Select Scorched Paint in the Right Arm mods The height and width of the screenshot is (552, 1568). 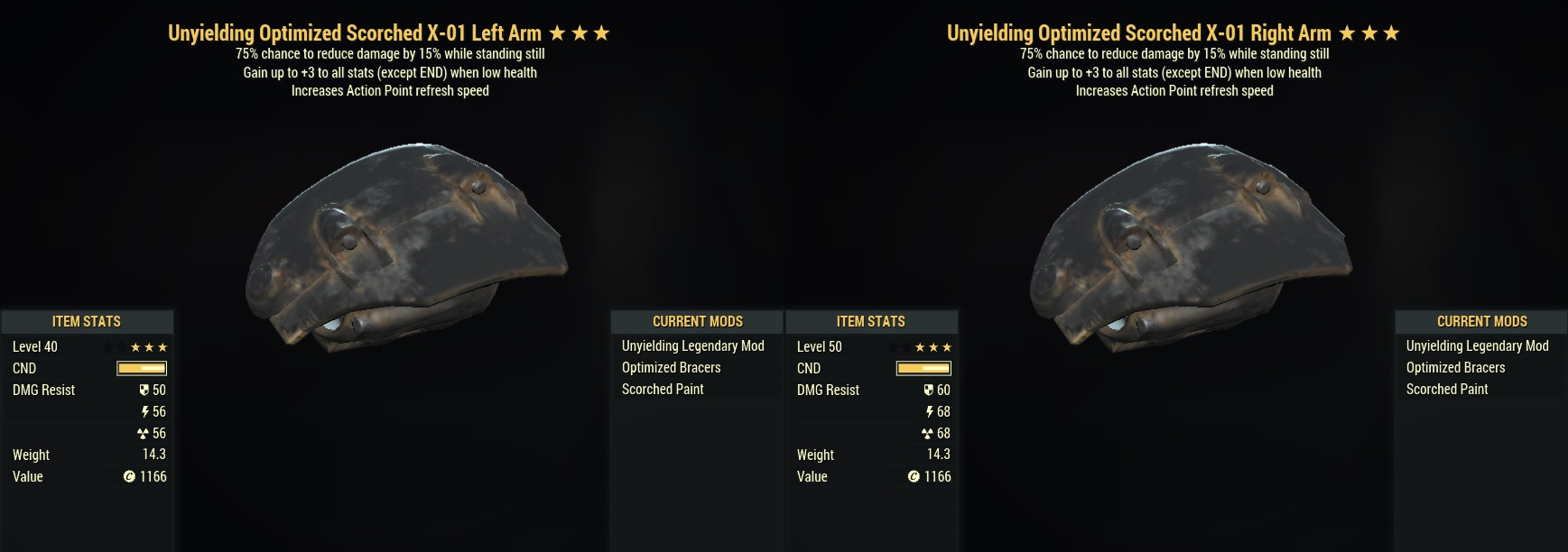pos(1447,390)
